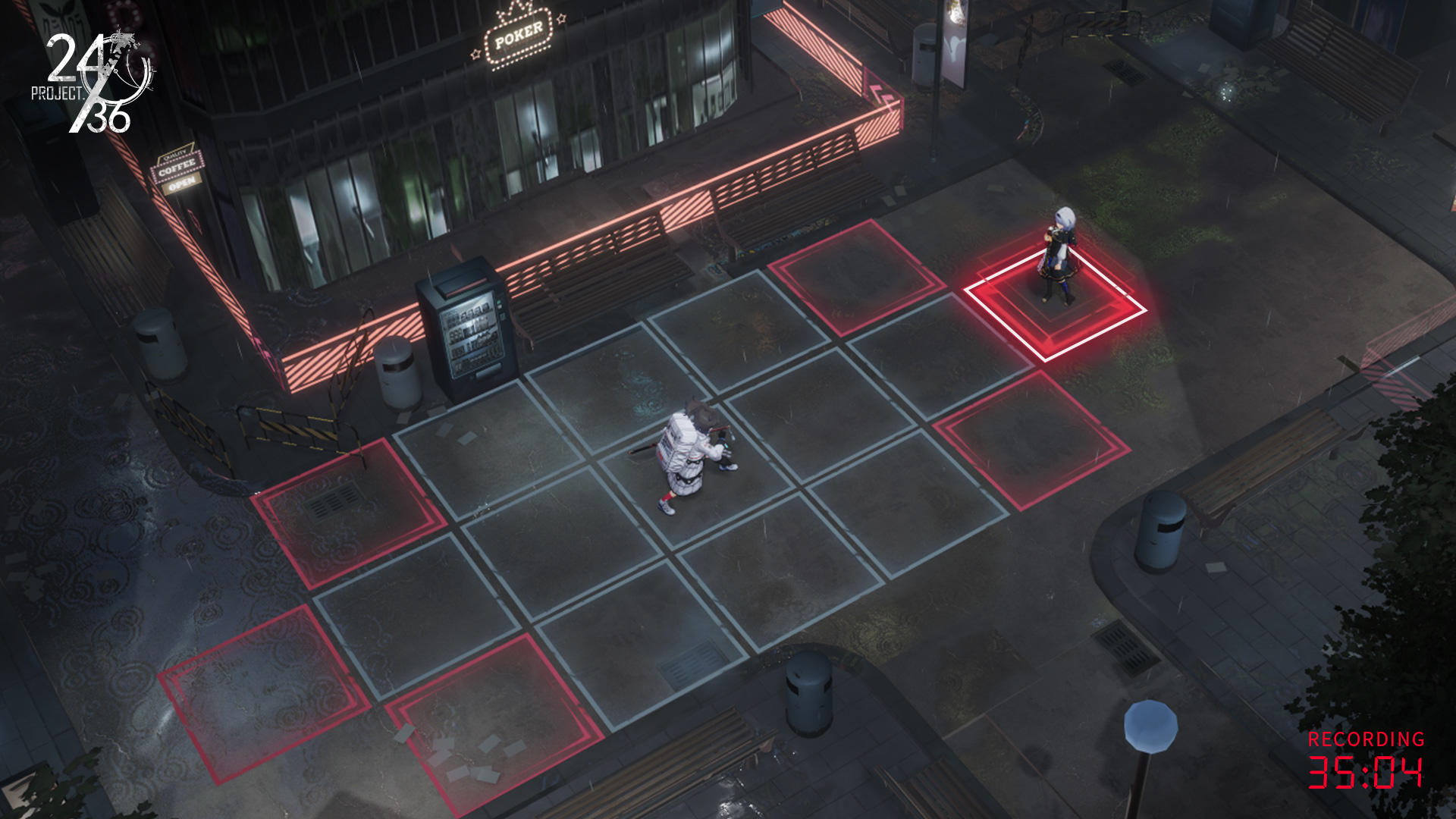Pick the red tile littered with scattered papers
The image size is (1456, 819).
tap(493, 720)
